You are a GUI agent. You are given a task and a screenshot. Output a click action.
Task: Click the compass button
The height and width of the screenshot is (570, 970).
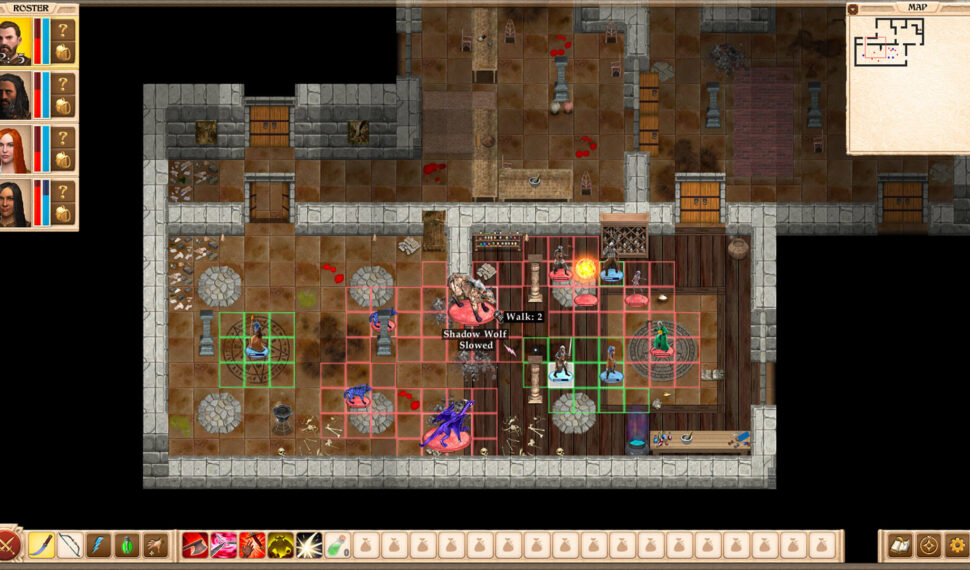[928, 546]
